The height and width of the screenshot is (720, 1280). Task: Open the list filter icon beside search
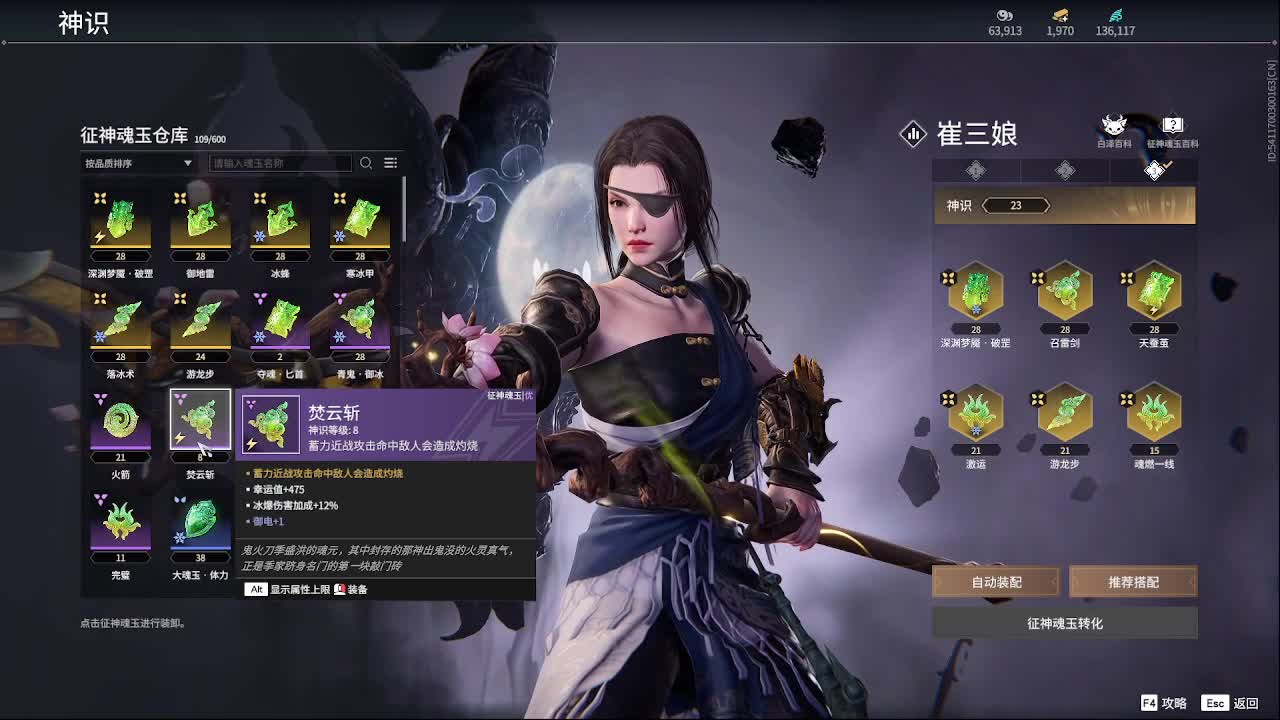click(x=391, y=163)
